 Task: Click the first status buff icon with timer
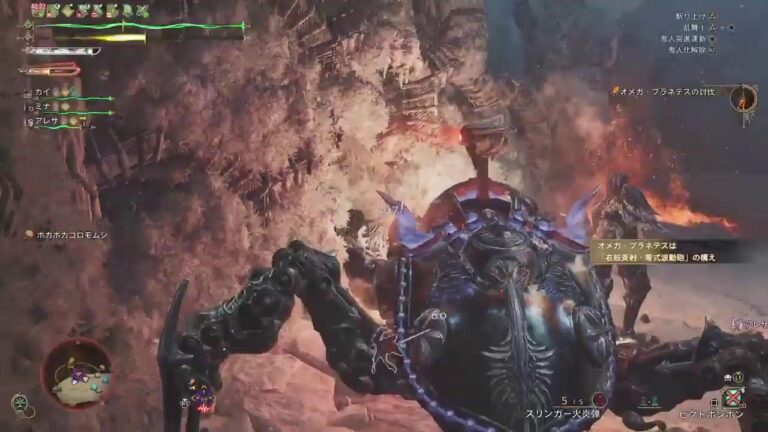click(x=39, y=9)
